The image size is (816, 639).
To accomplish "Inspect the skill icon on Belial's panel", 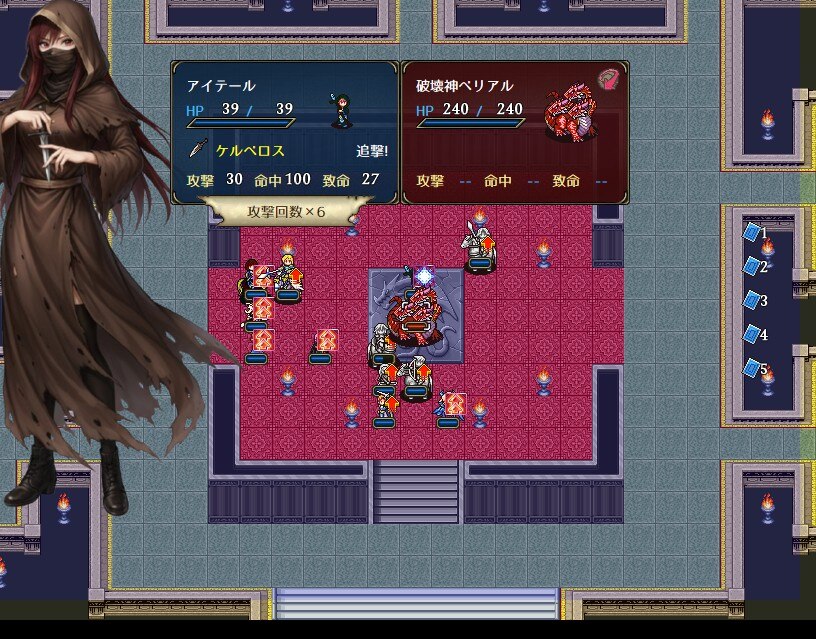I will (x=608, y=79).
